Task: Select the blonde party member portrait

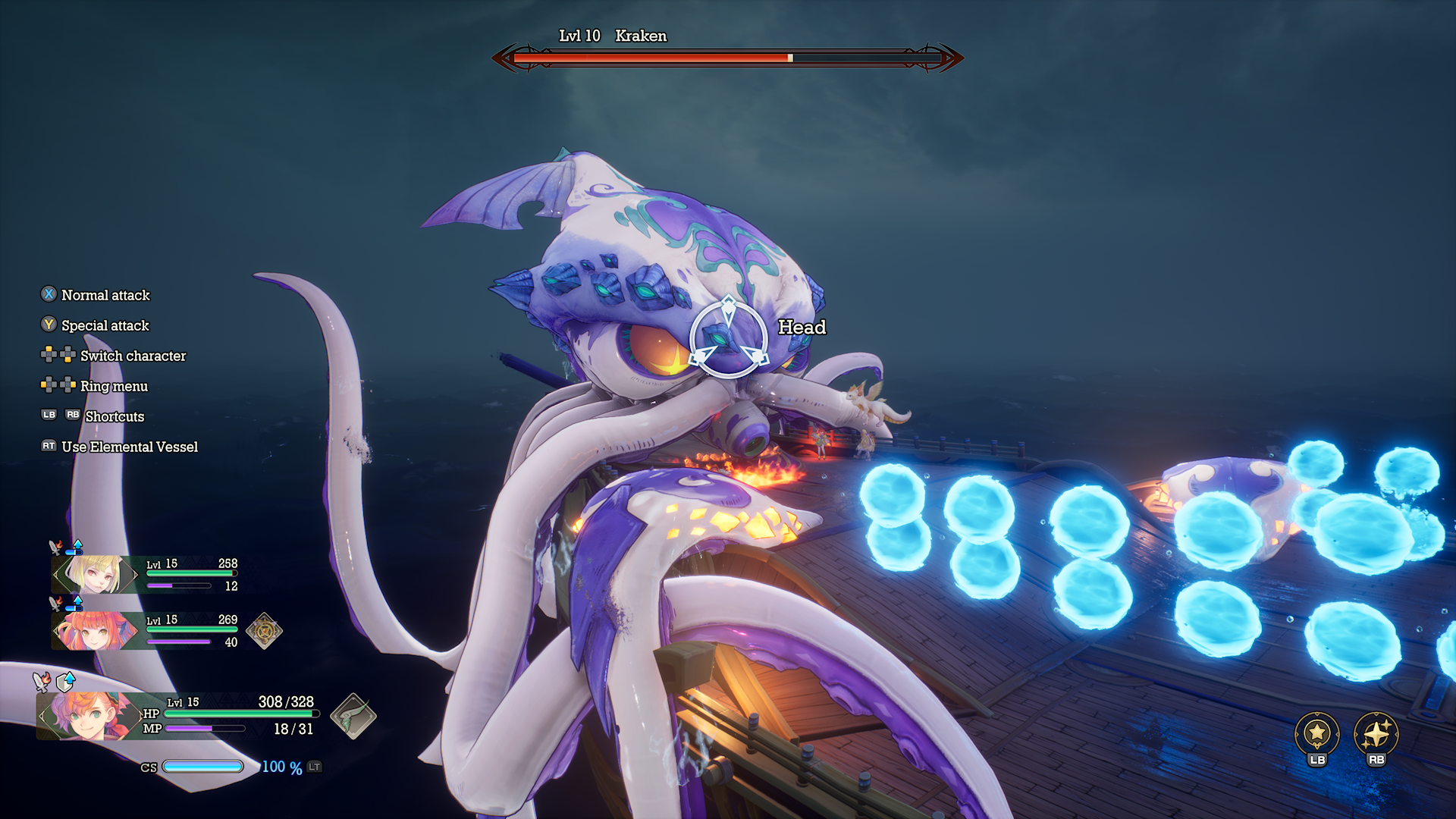Action: [95, 574]
